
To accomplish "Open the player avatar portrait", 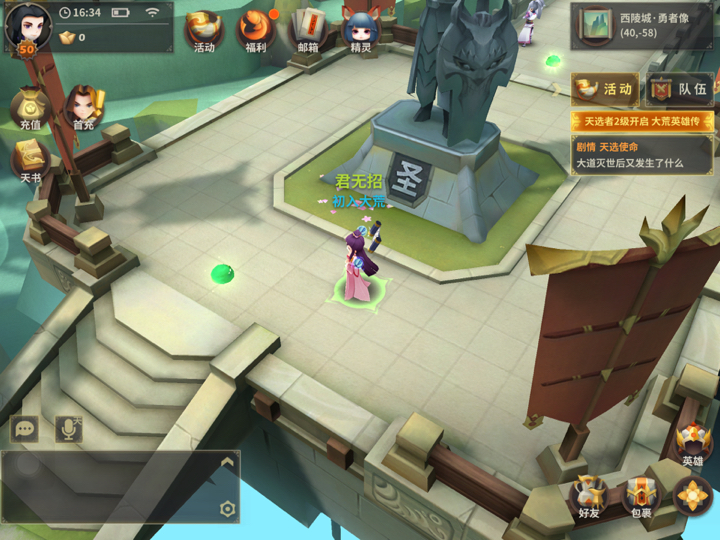I will pyautogui.click(x=27, y=25).
